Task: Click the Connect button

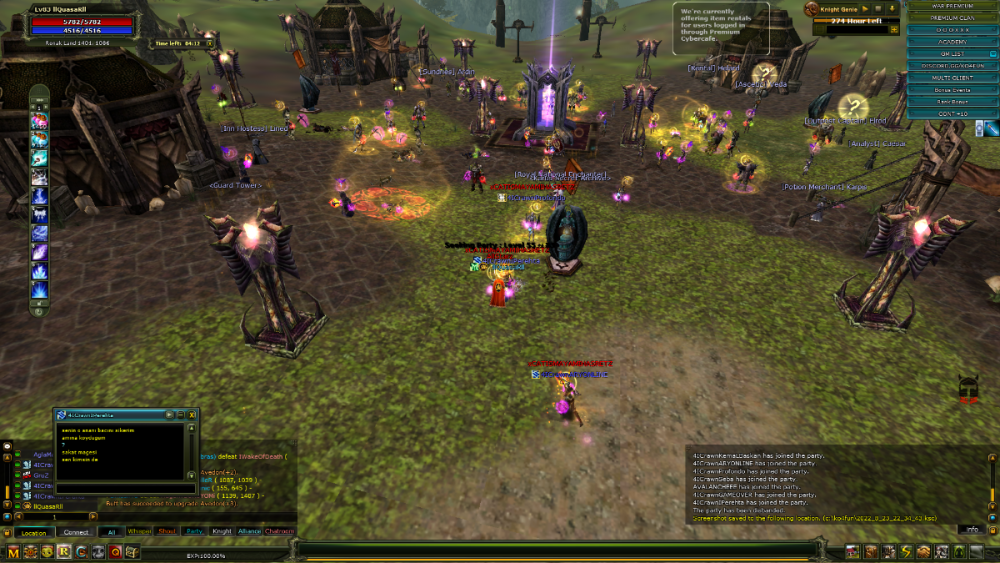Action: (x=76, y=533)
